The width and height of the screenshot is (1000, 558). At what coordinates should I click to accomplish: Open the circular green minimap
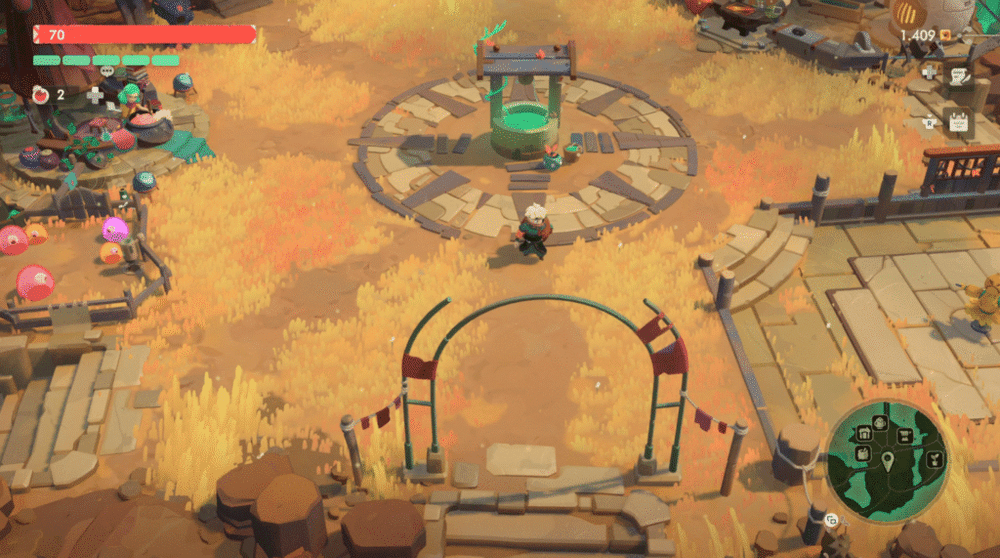[x=888, y=460]
